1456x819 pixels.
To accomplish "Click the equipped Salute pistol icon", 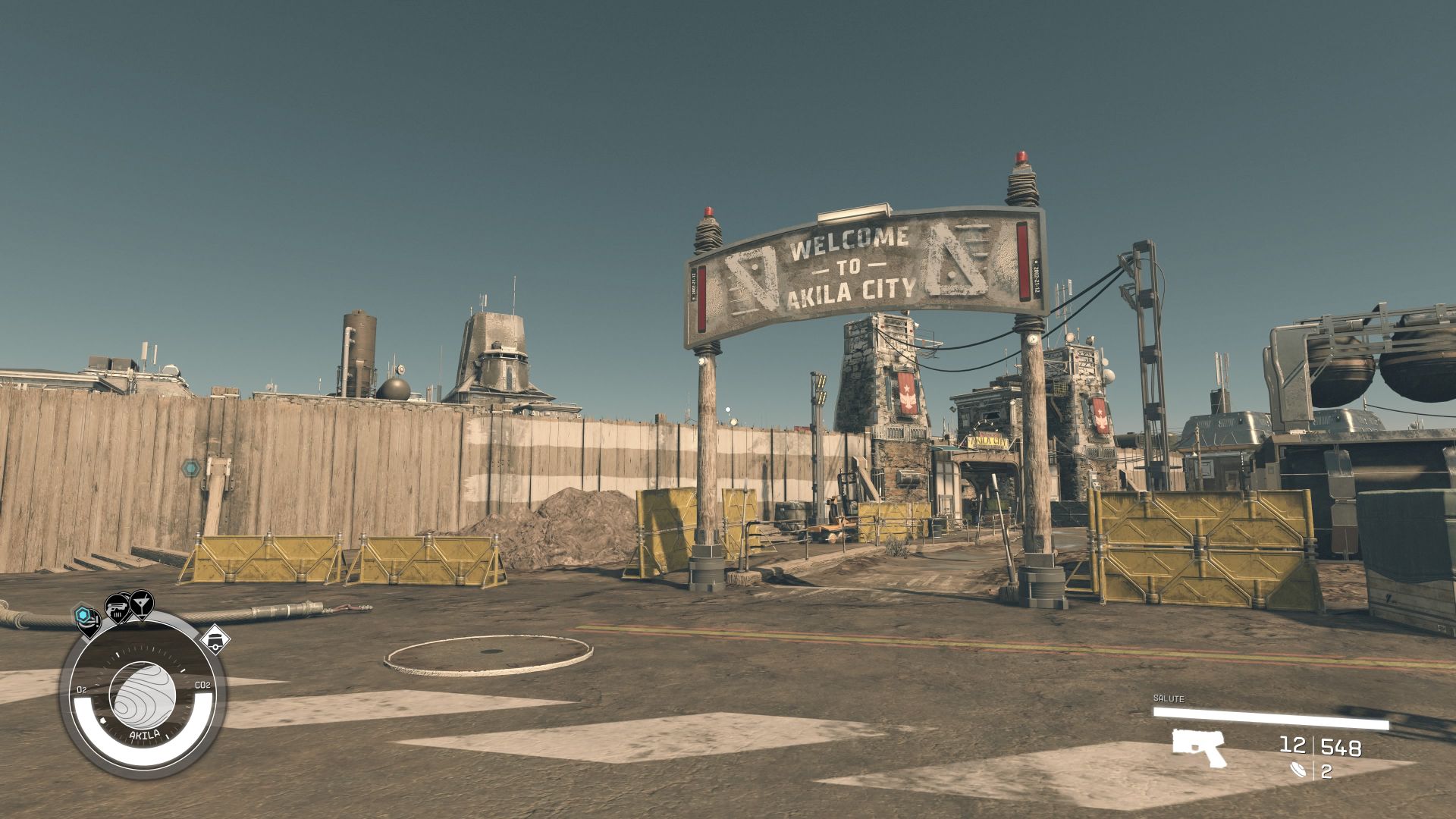I will click(1197, 748).
